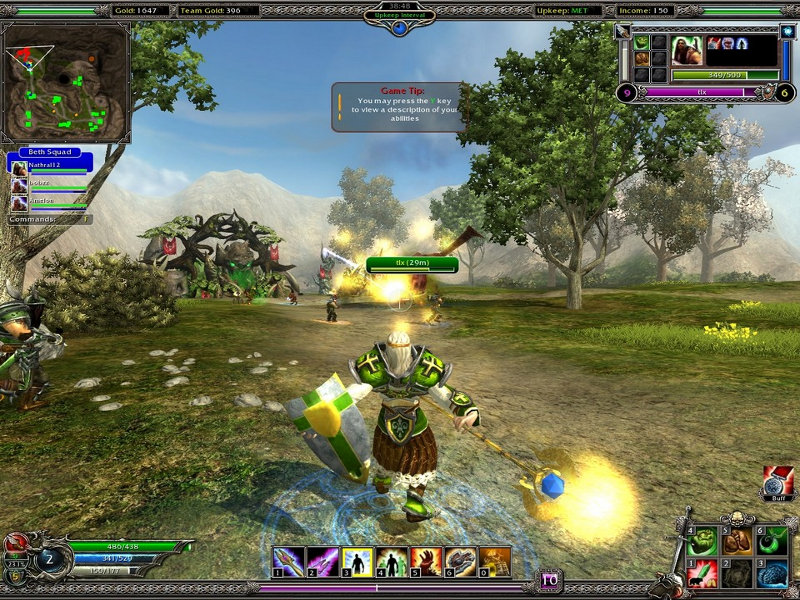The image size is (800, 600).
Task: Open the Beth Squad header
Action: [x=49, y=152]
